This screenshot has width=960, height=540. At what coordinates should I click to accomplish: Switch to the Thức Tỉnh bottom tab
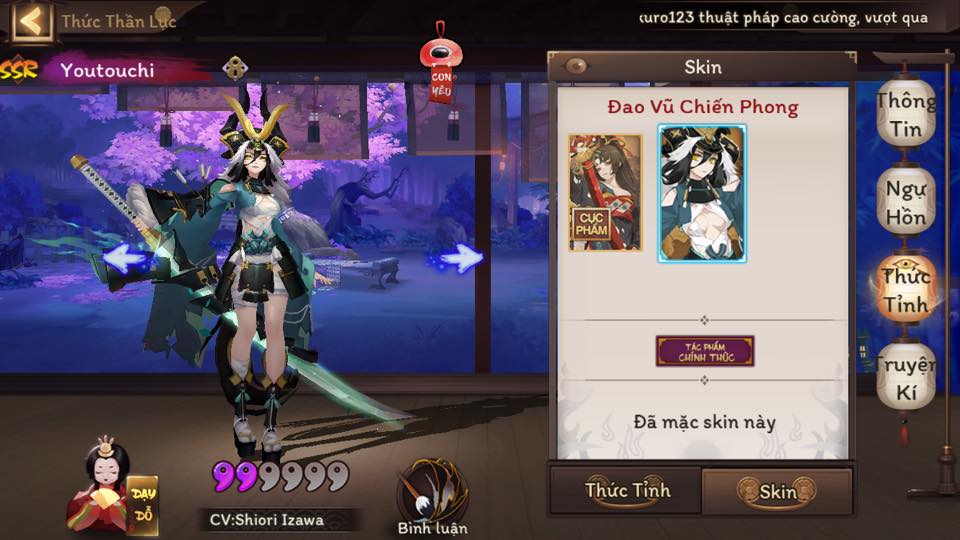pos(627,491)
